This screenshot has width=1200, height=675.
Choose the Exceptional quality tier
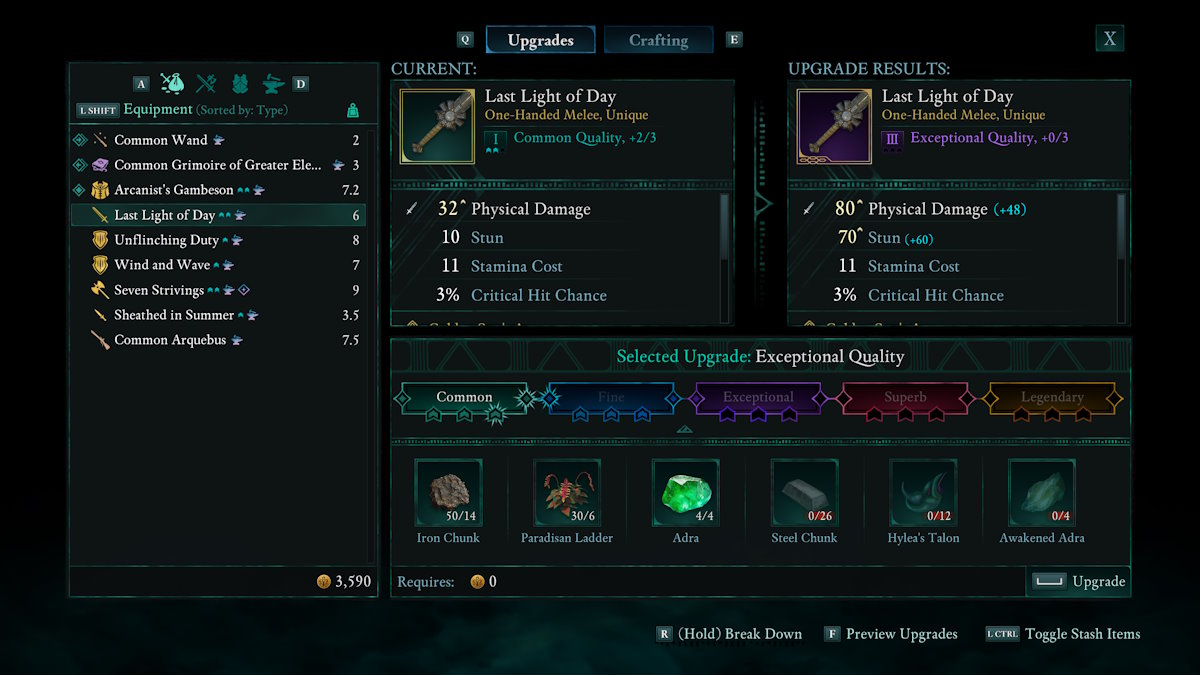[x=758, y=397]
